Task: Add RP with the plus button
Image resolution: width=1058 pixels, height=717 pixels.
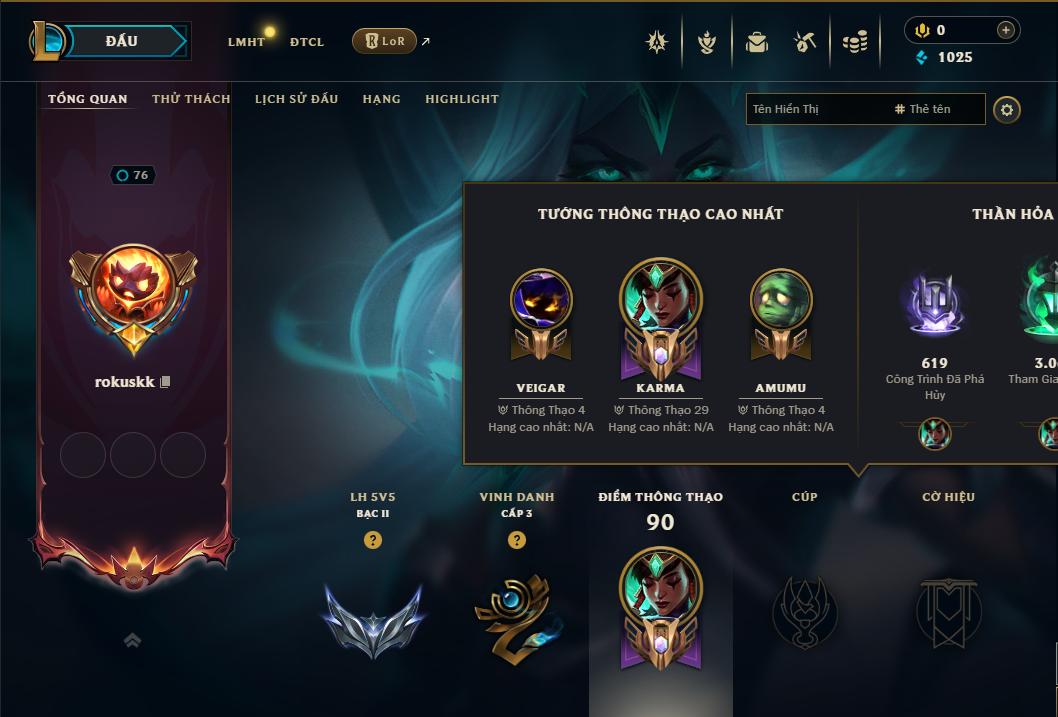Action: tap(1005, 31)
